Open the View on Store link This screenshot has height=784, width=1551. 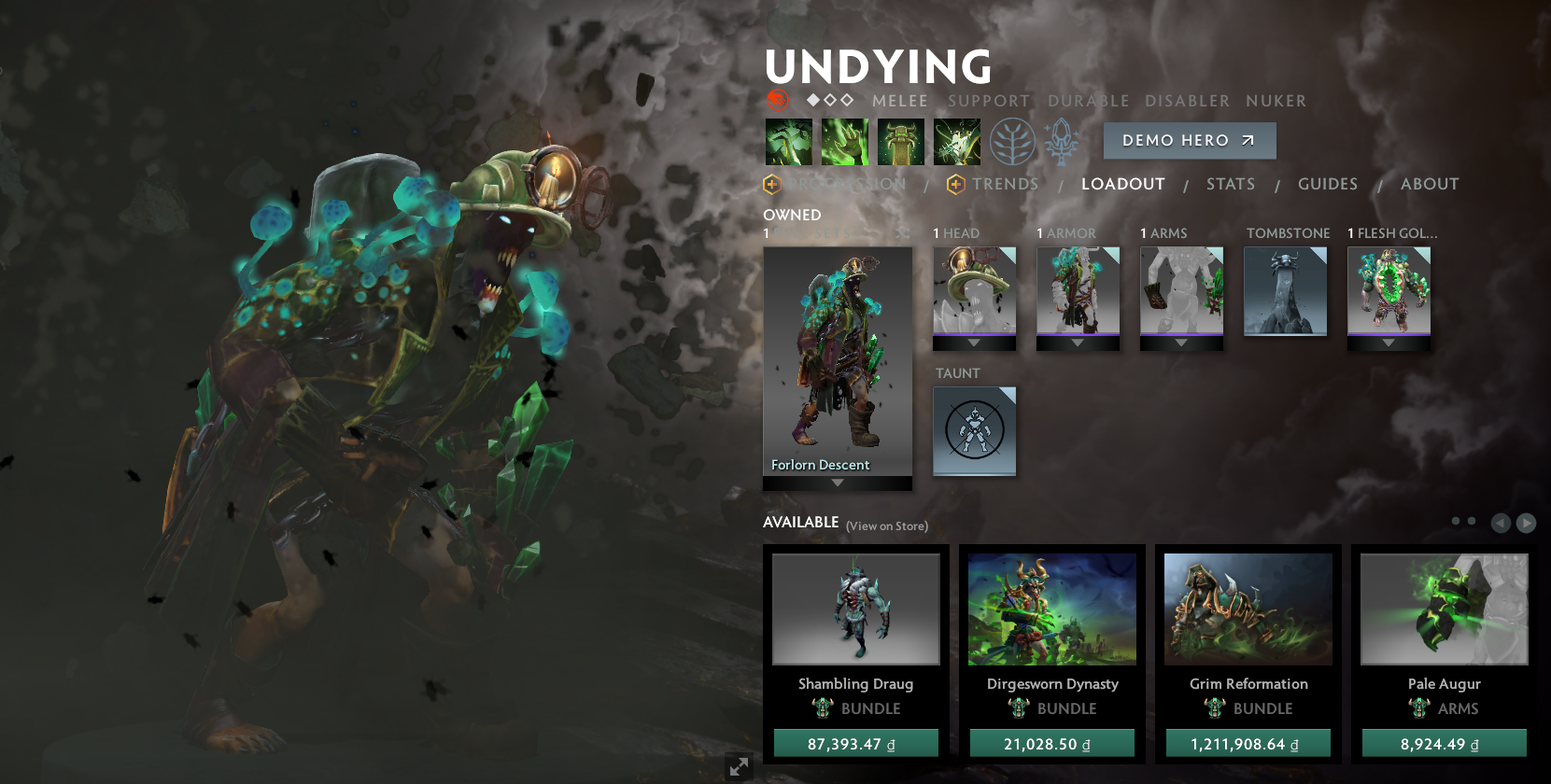coord(885,525)
